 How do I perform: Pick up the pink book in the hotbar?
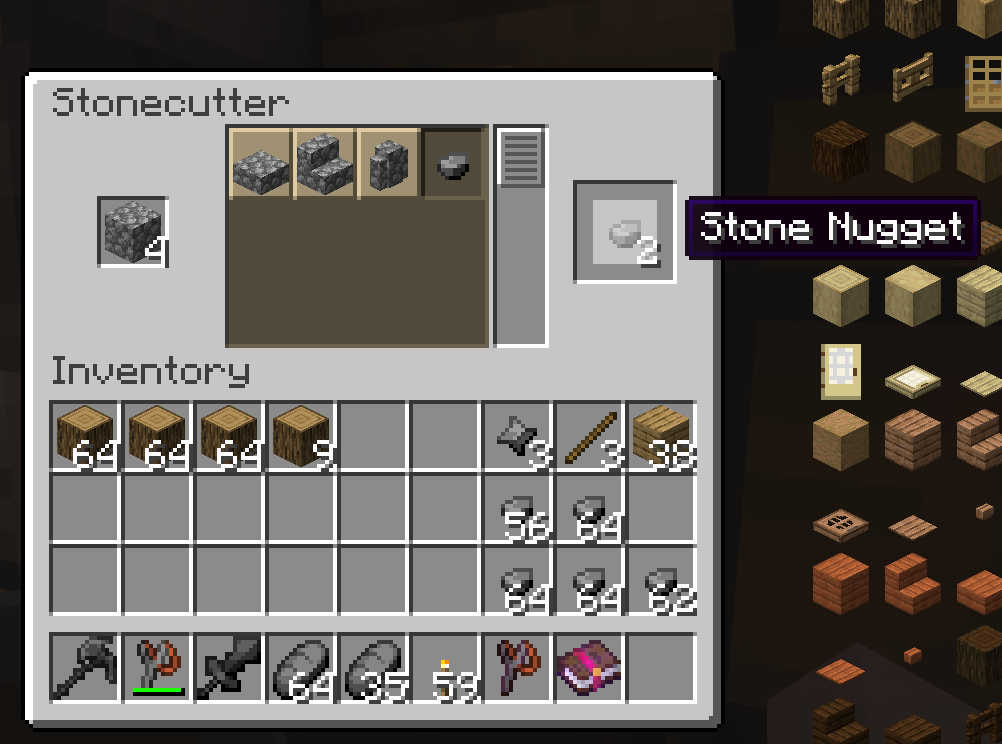(x=589, y=667)
